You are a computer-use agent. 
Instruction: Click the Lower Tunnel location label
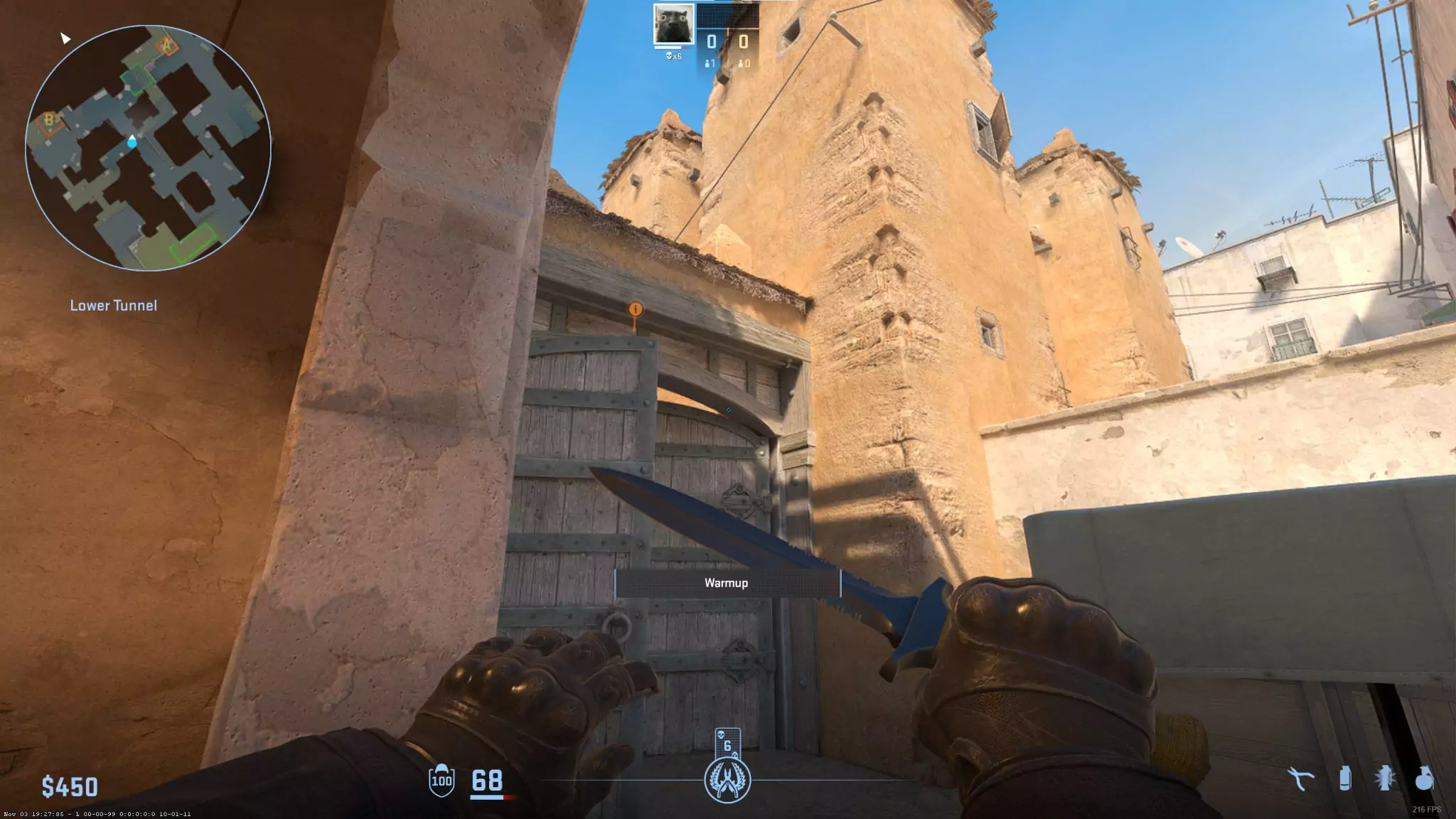coord(114,306)
